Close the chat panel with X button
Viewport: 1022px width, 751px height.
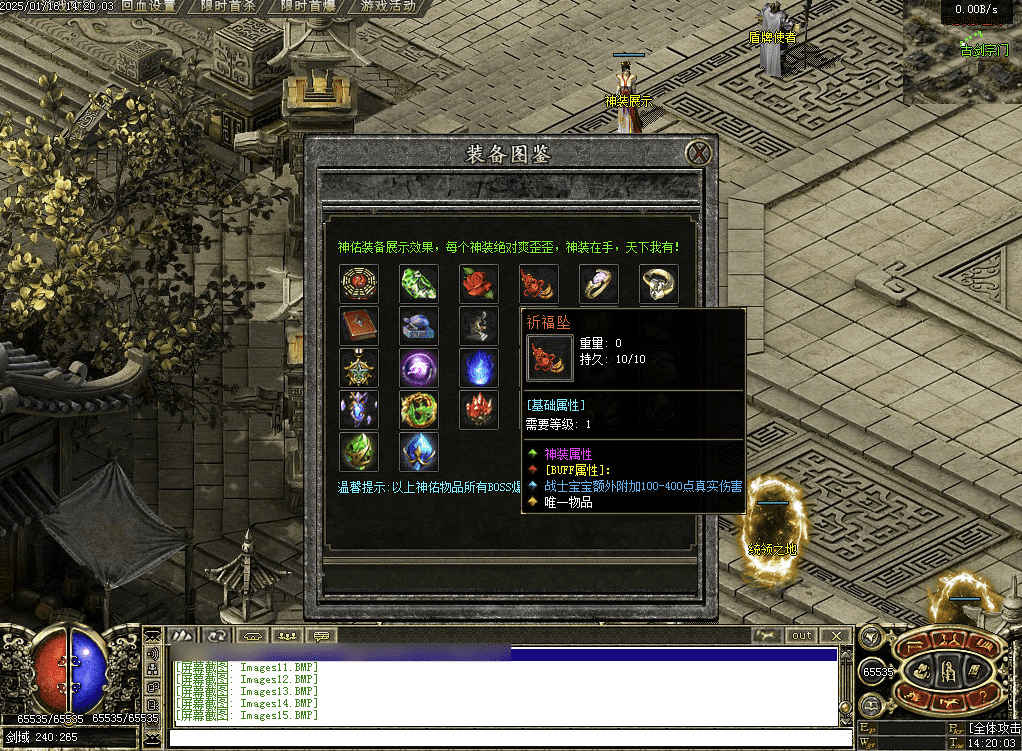[835, 636]
